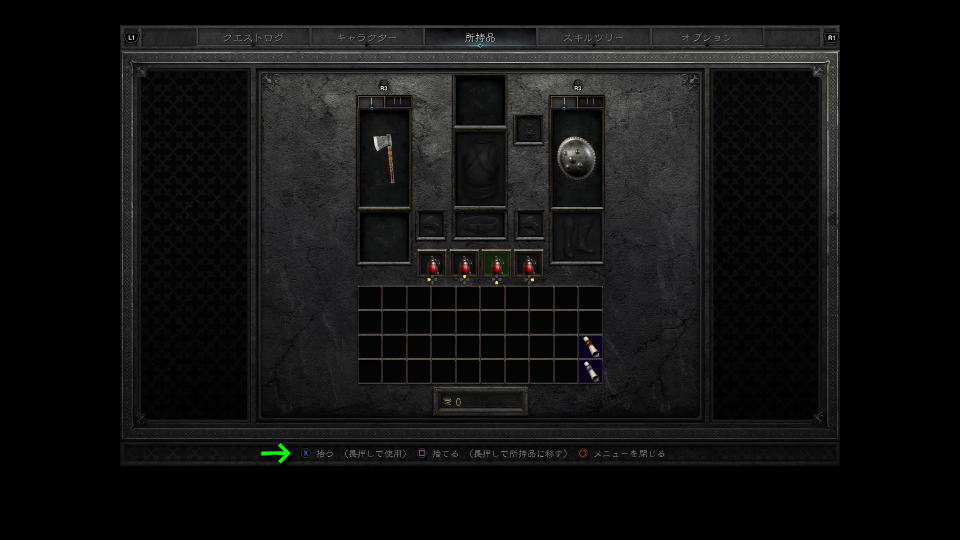The width and height of the screenshot is (960, 540).
Task: Select the empty belt equipment slot
Action: pos(480,223)
